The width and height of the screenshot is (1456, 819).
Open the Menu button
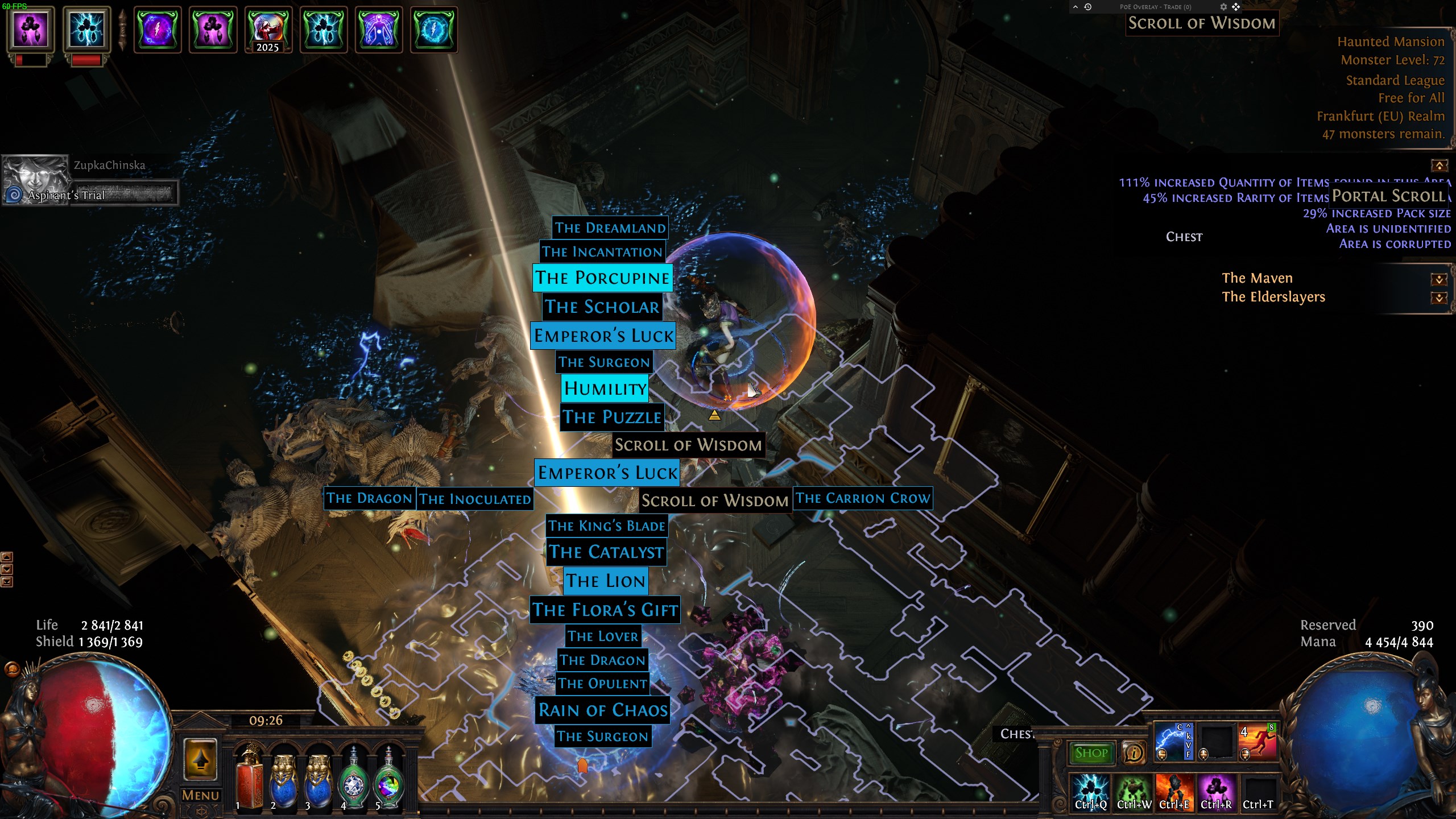200,795
